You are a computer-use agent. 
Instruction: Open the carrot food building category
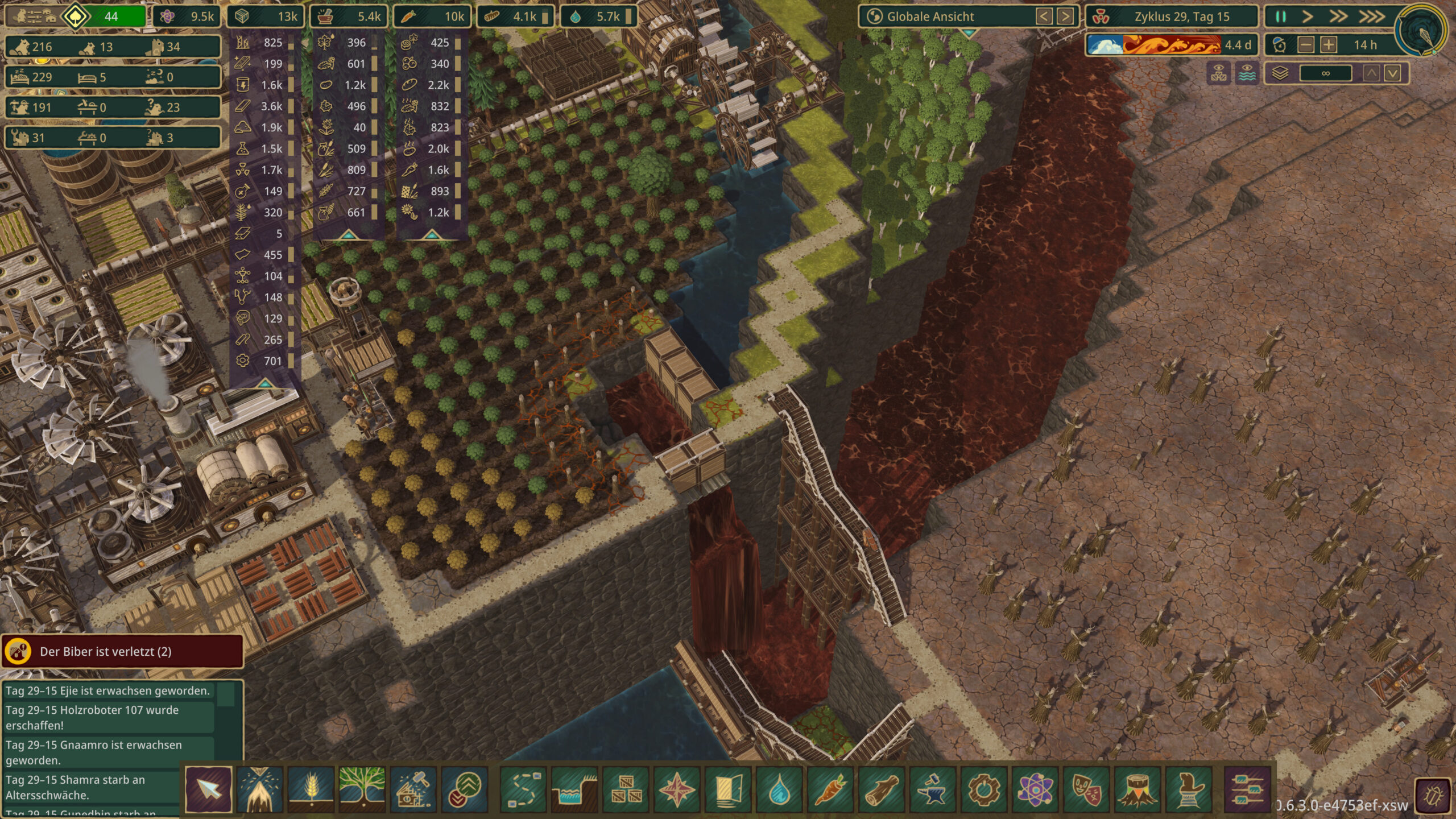pyautogui.click(x=830, y=789)
